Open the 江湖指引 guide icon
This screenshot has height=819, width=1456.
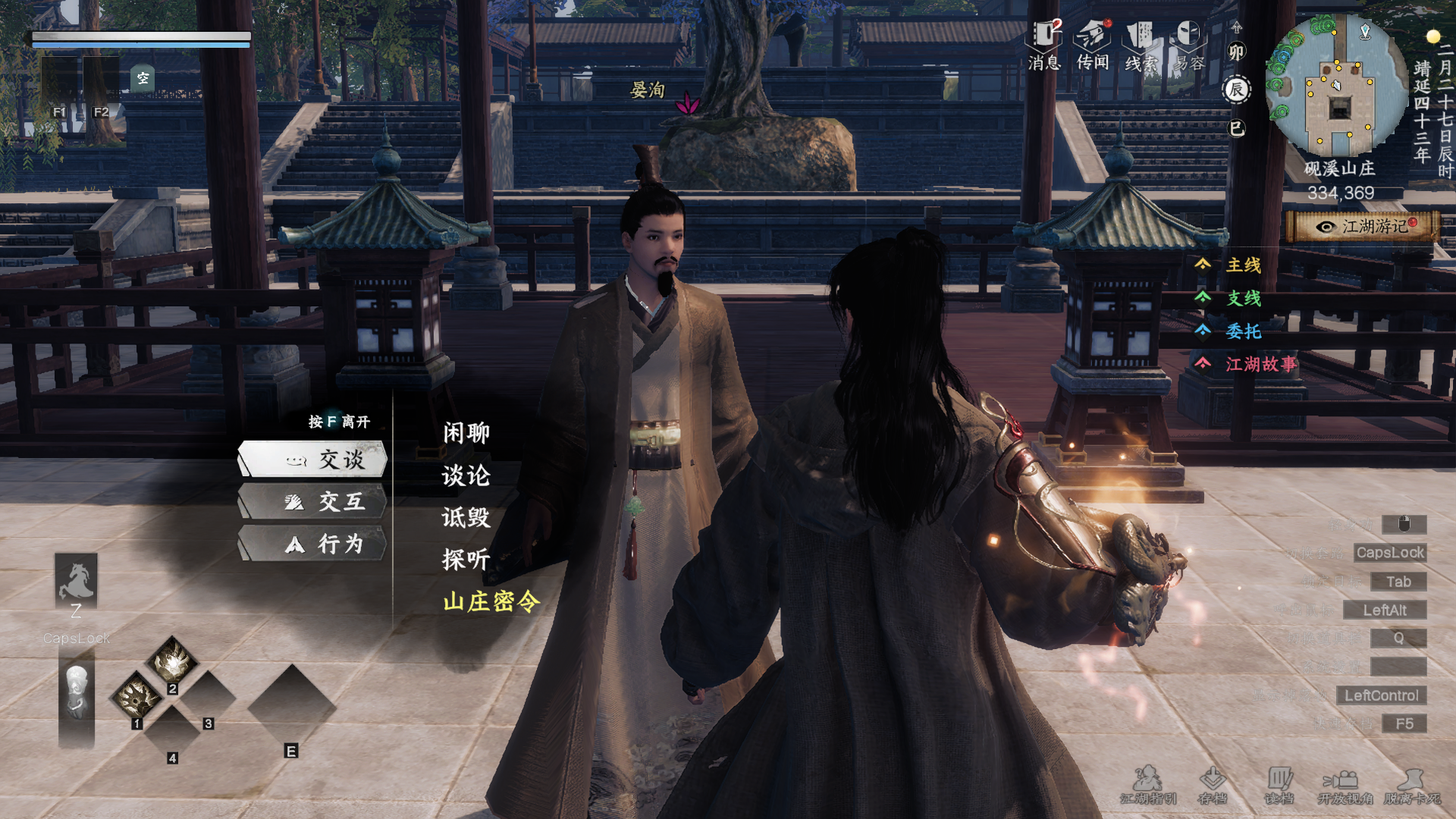coord(1148,785)
